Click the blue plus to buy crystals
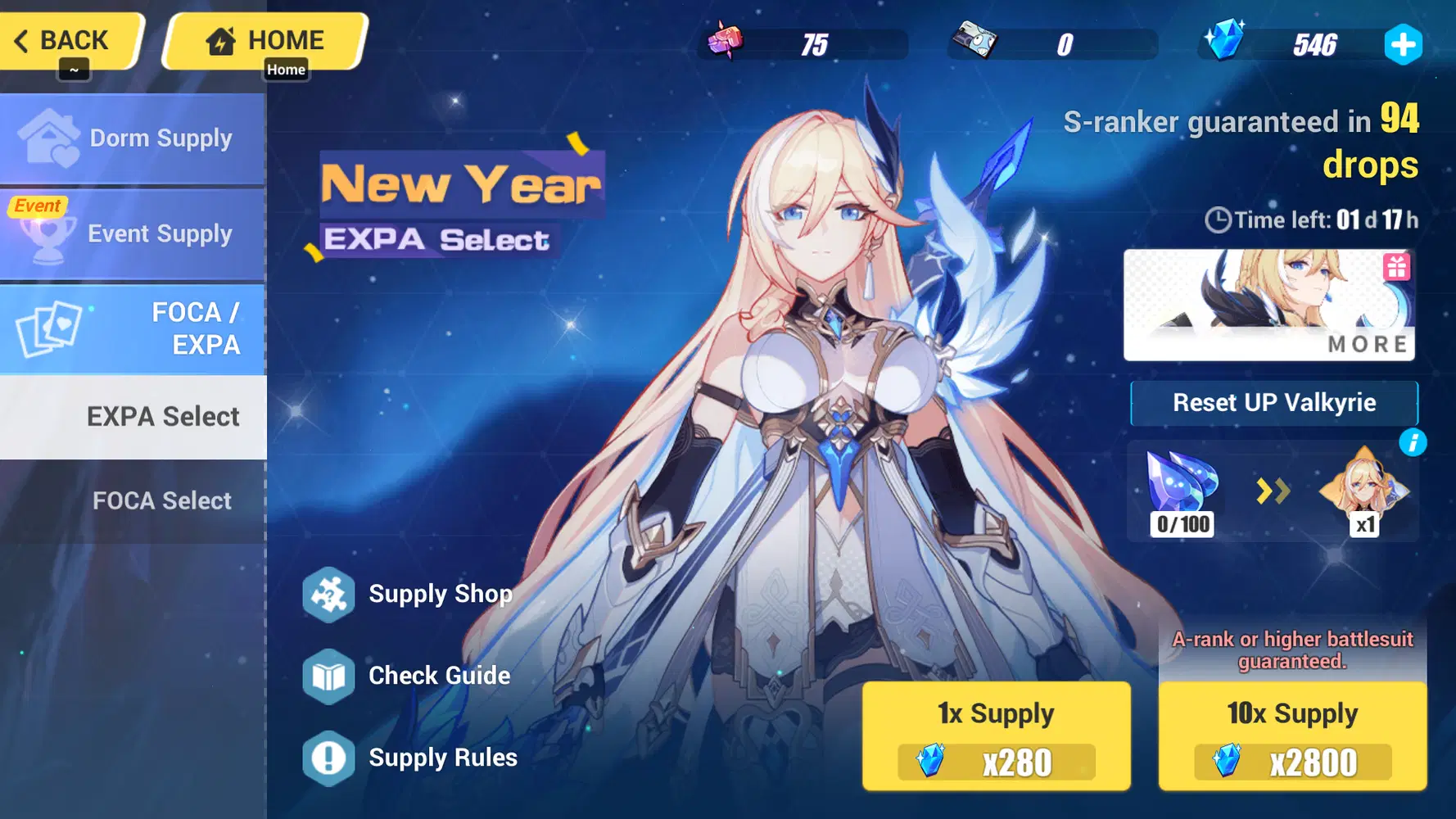Image resolution: width=1456 pixels, height=819 pixels. 1404,45
